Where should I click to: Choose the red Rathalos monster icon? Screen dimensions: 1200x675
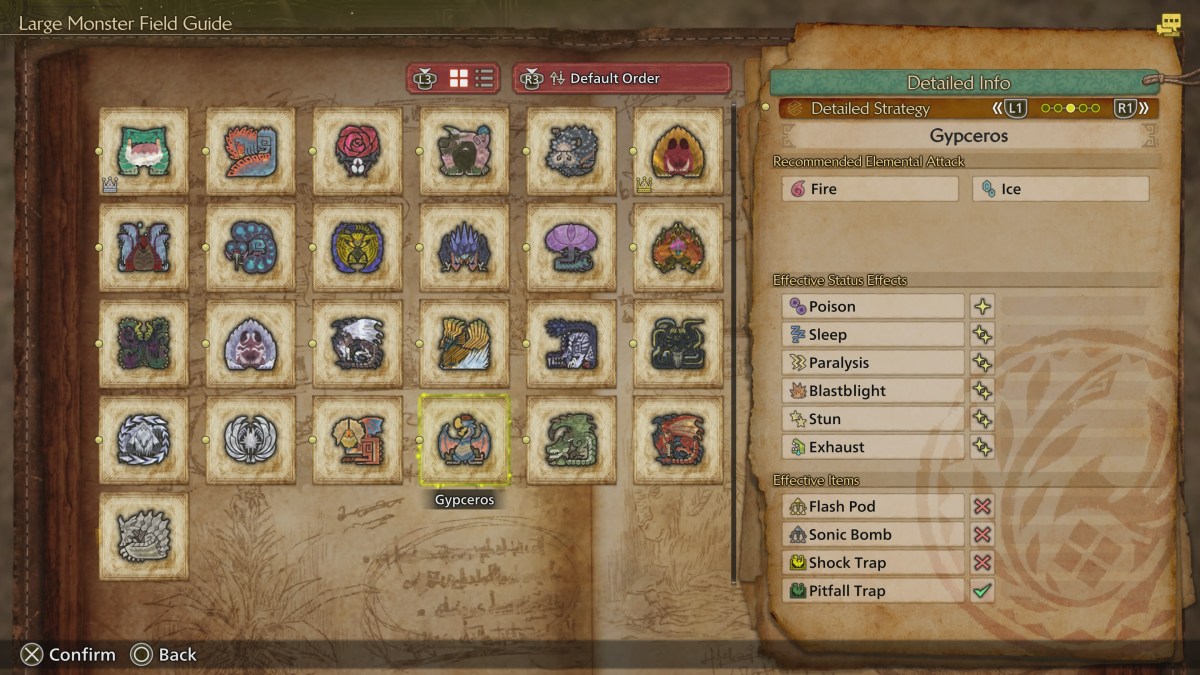tap(678, 440)
